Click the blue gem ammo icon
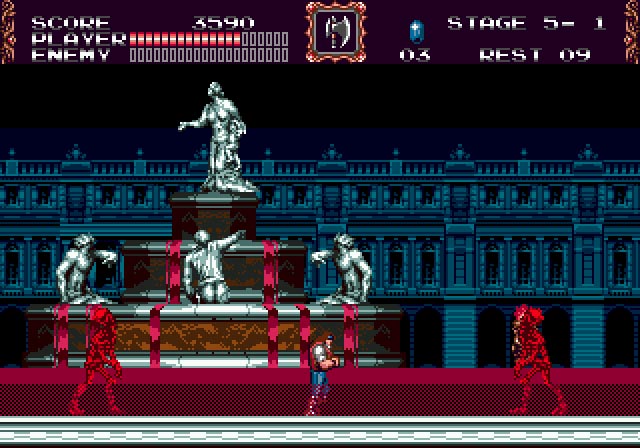This screenshot has height=448, width=640. pos(415,30)
